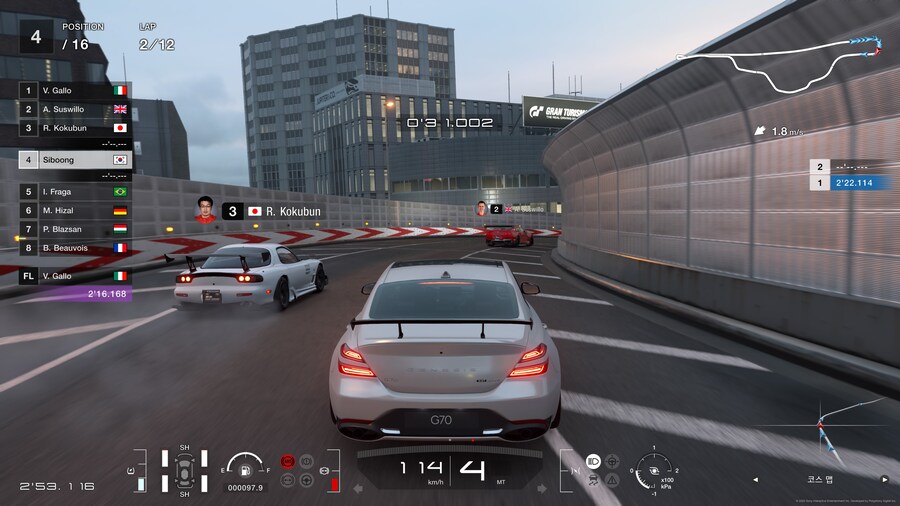Image resolution: width=900 pixels, height=506 pixels.
Task: Click the red handbrake warning icon
Action: click(289, 461)
